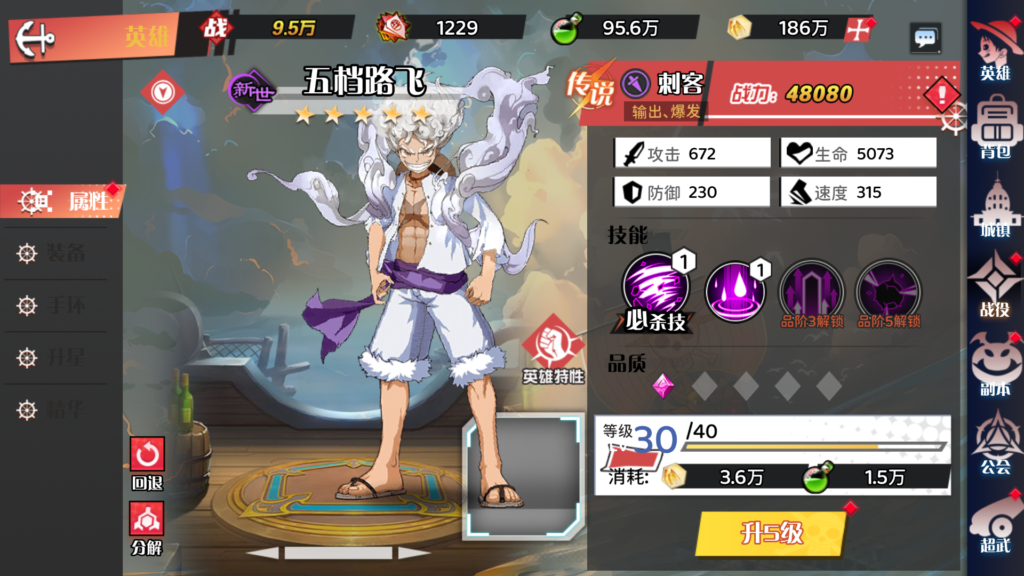Switch to the 精华 essence tab

60,409
